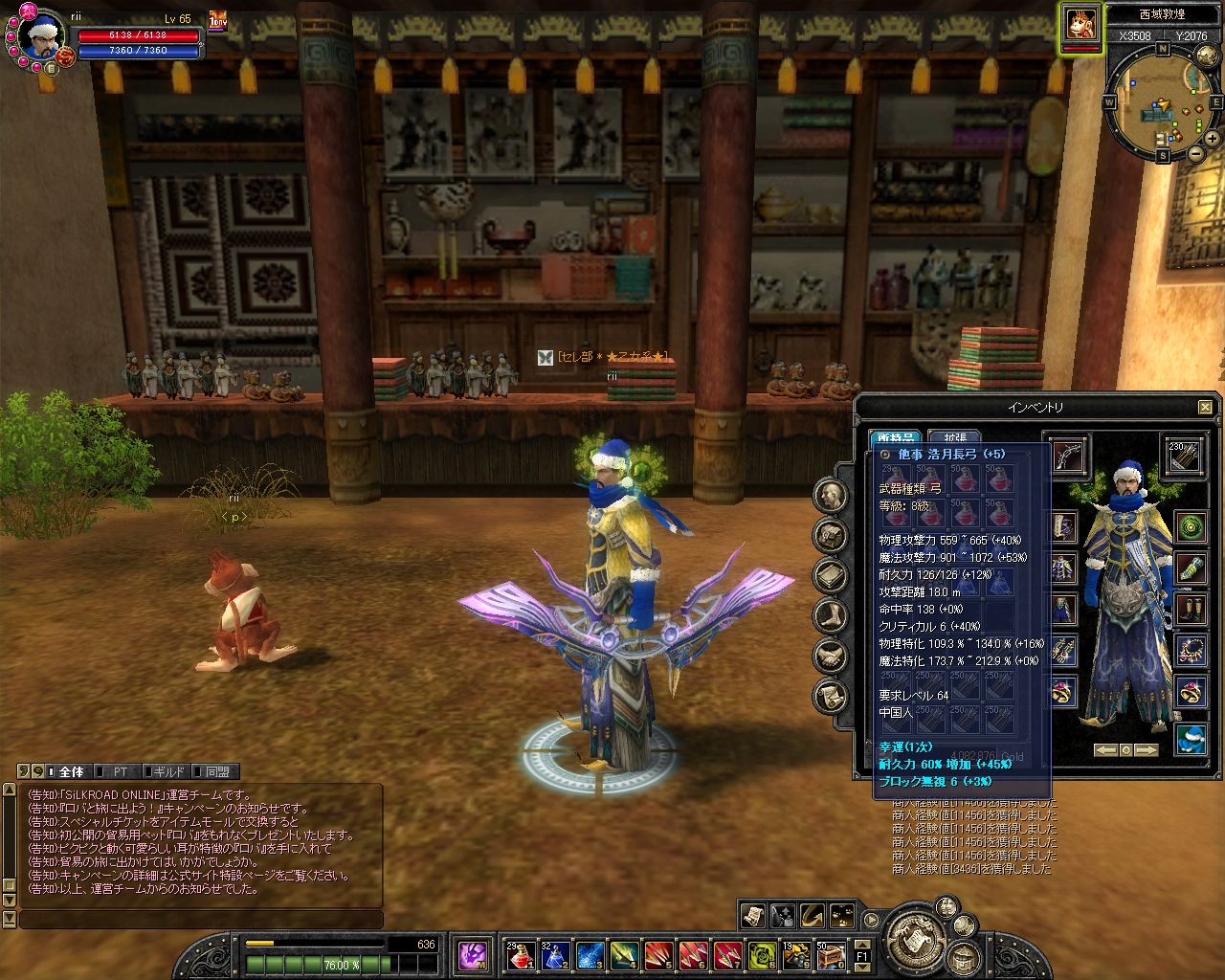Select the monkey pet portrait

(x=1080, y=23)
